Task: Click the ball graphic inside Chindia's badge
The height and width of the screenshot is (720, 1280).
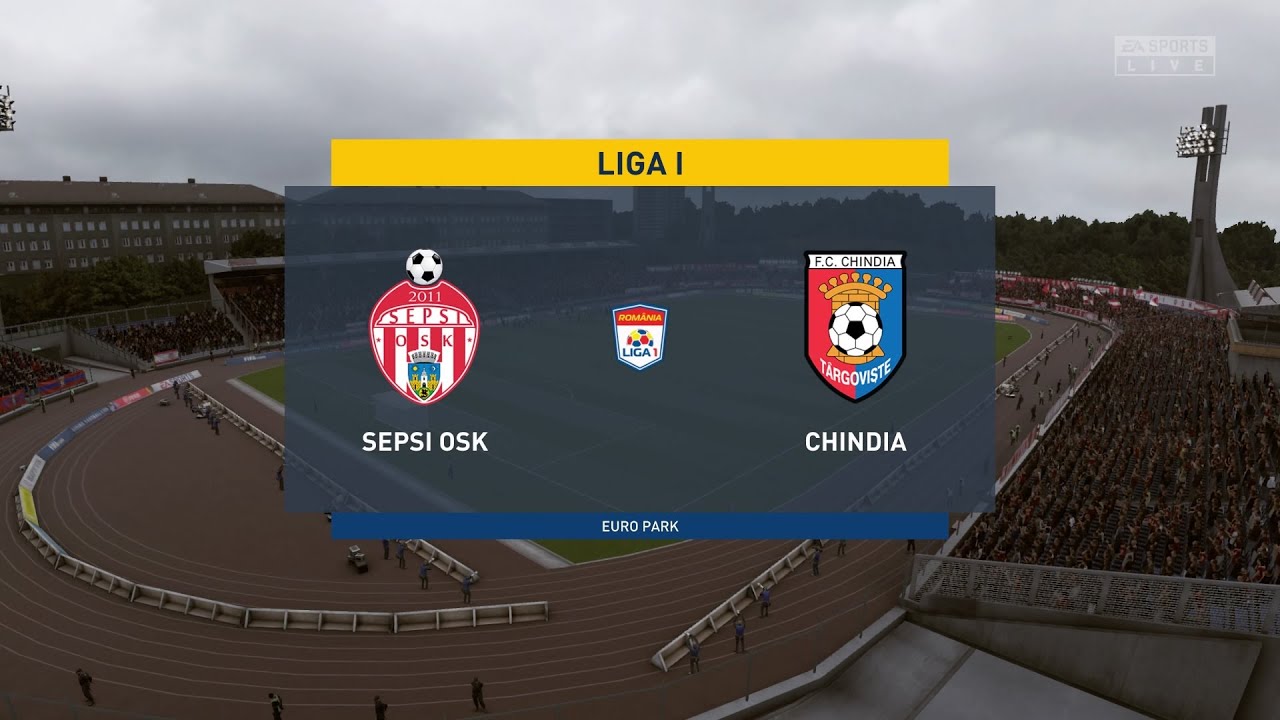Action: tap(854, 328)
